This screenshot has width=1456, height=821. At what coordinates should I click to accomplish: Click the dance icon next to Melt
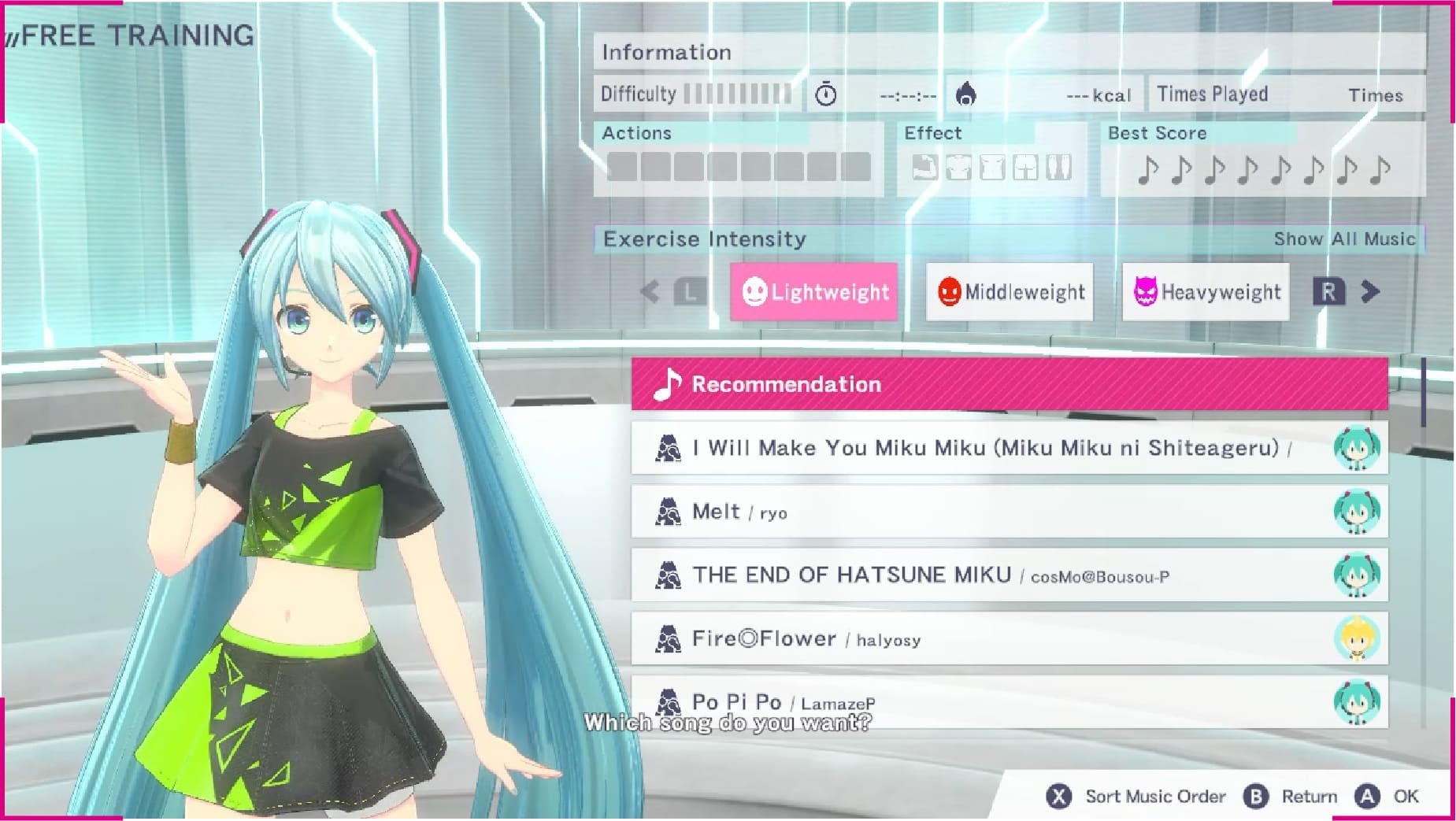click(669, 510)
